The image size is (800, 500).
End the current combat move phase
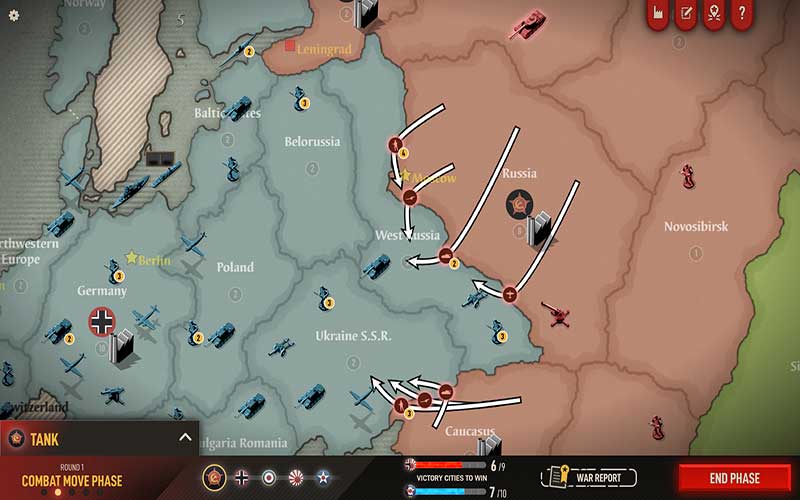pyautogui.click(x=735, y=478)
